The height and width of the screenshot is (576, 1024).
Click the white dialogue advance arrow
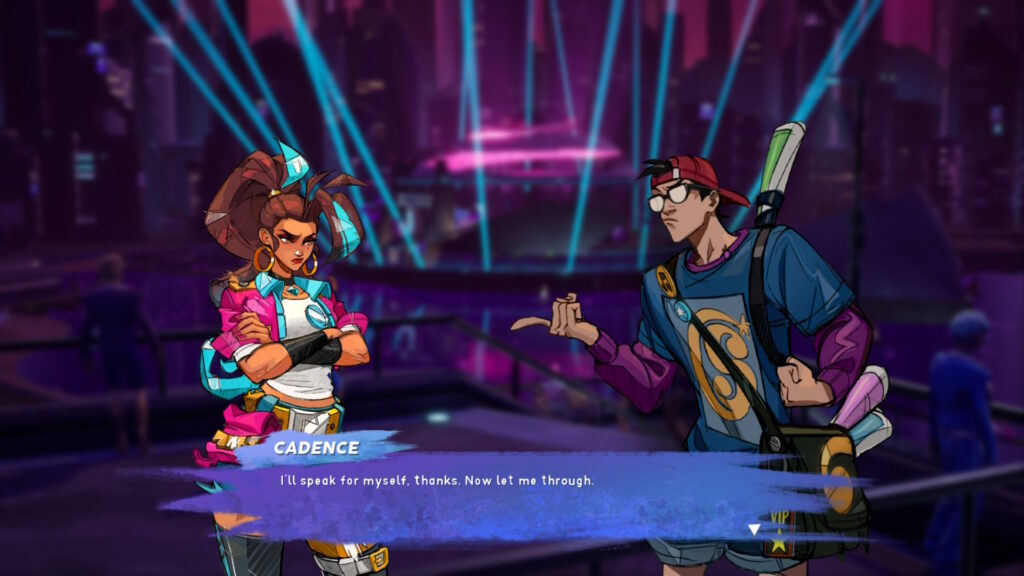(755, 529)
